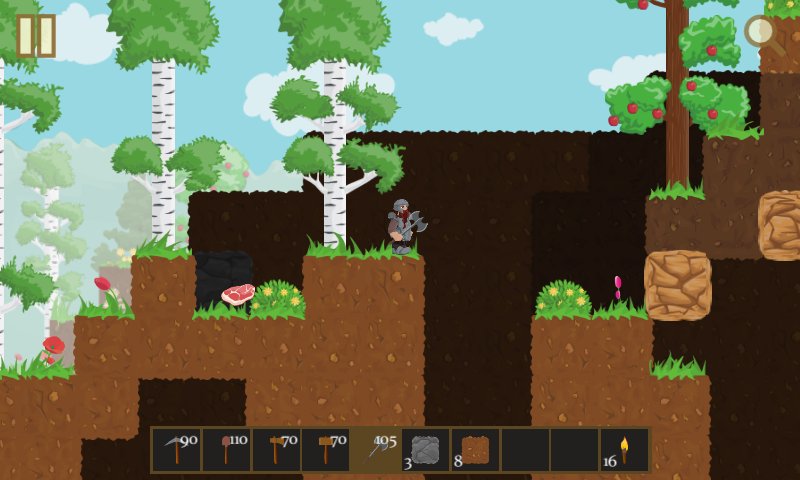
Task: Select the stone block stack
Action: (x=426, y=450)
